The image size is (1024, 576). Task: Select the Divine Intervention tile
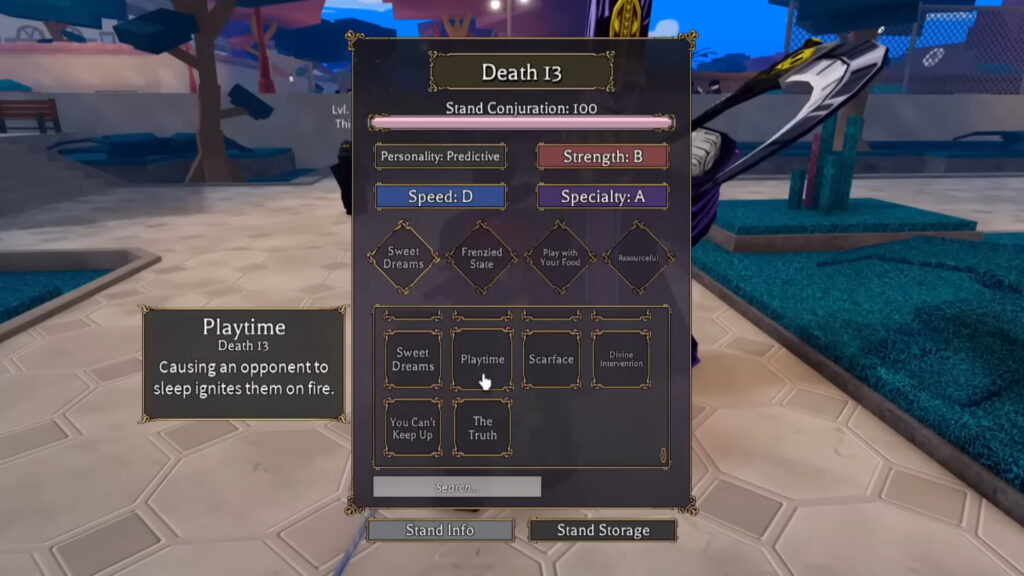(621, 359)
